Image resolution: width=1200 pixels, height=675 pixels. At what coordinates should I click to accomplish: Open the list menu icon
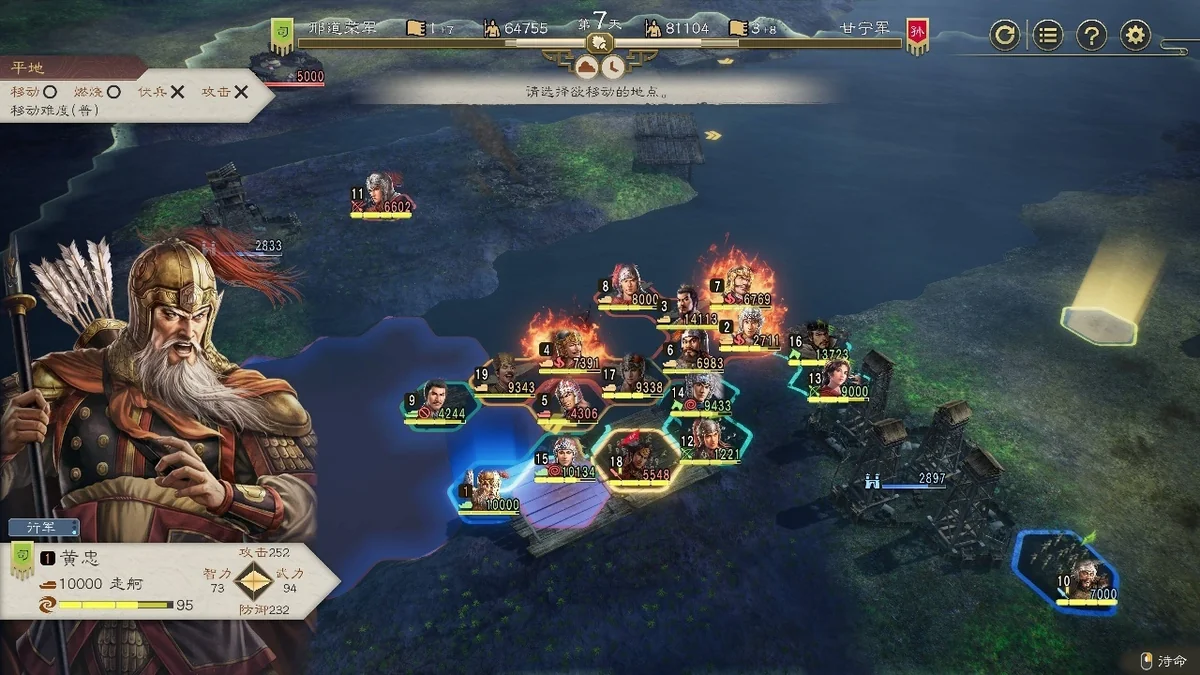pyautogui.click(x=1047, y=36)
